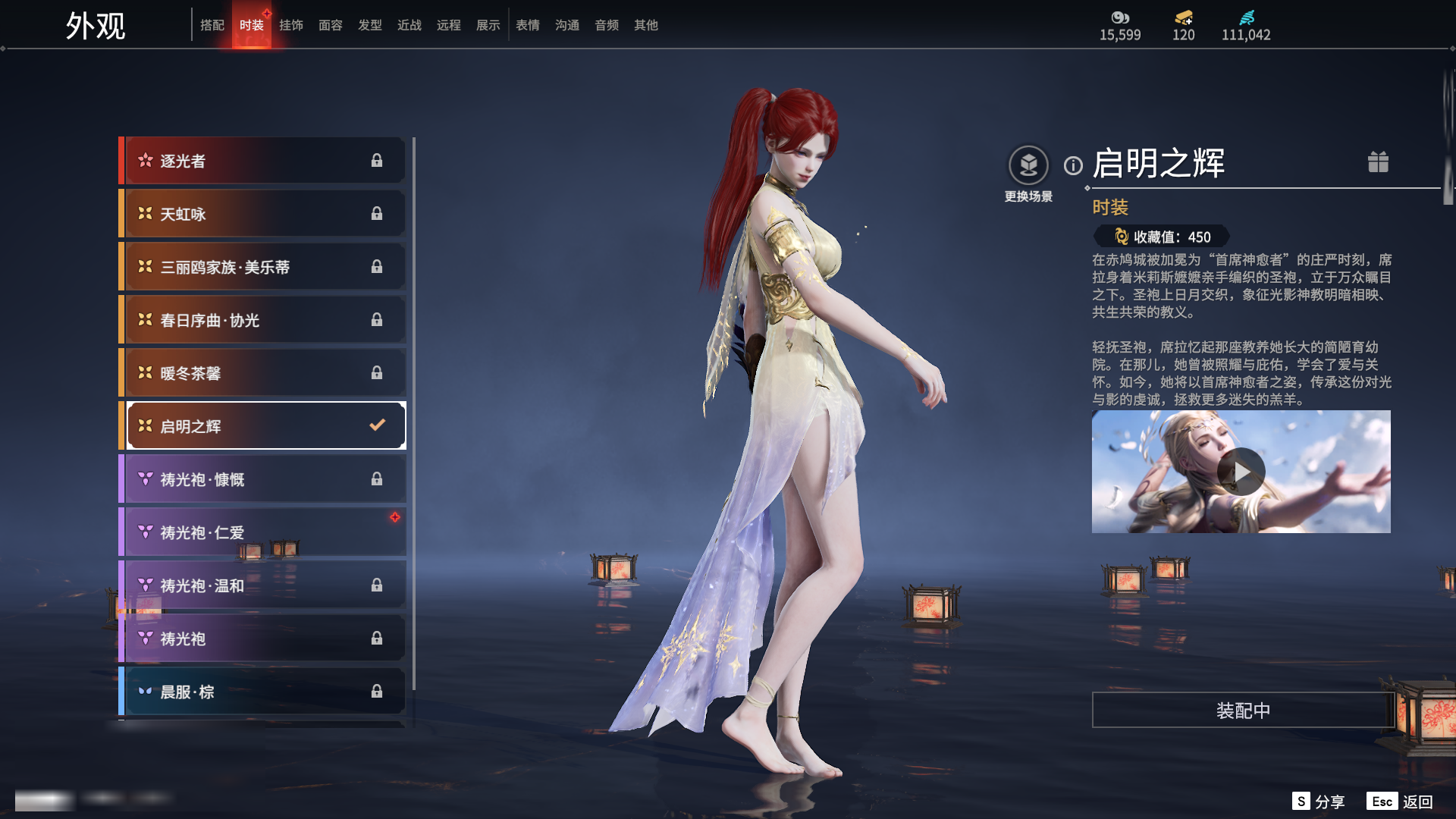Select the 面容 face tab

point(331,25)
